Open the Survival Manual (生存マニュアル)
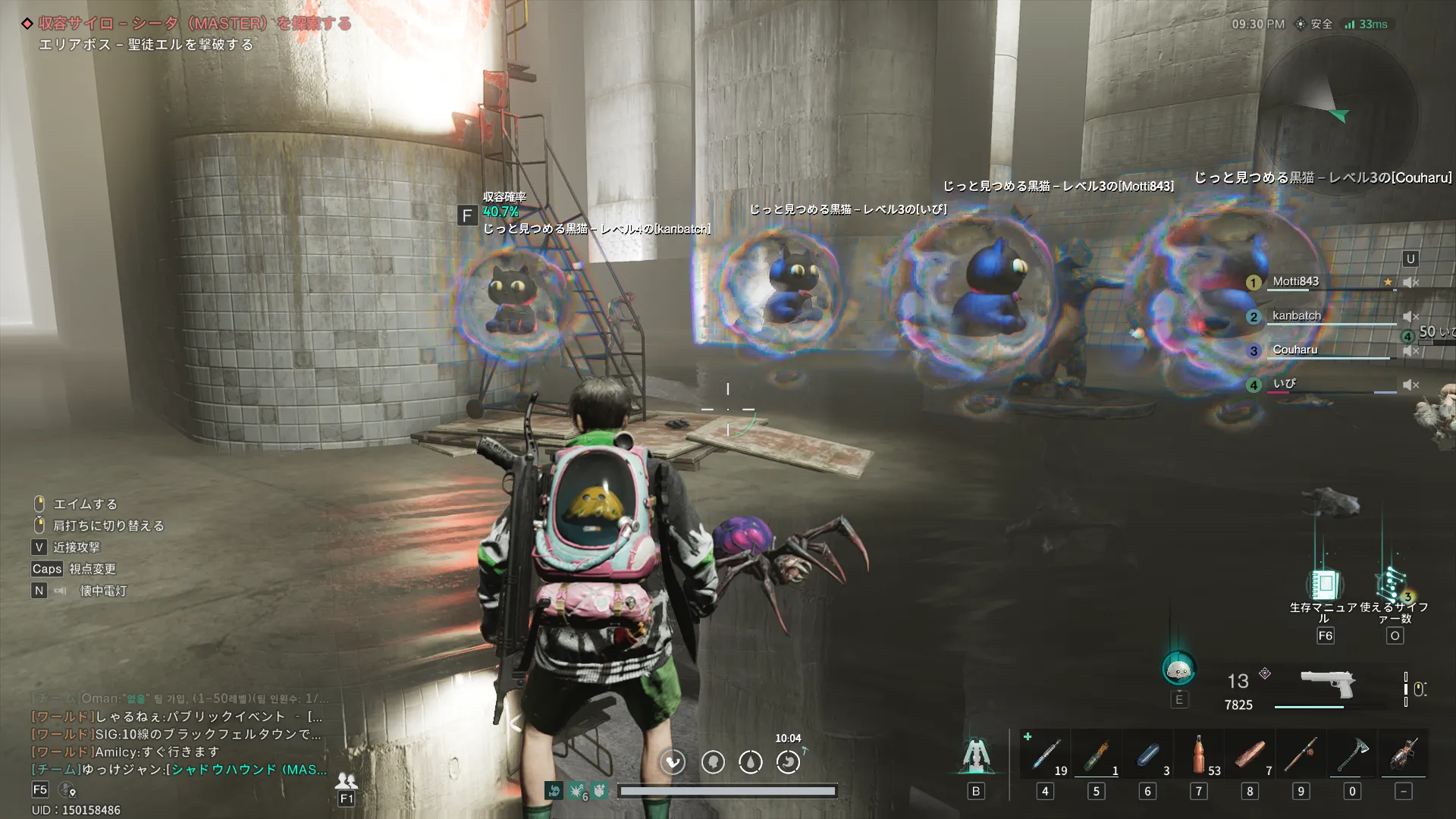 point(1324,585)
